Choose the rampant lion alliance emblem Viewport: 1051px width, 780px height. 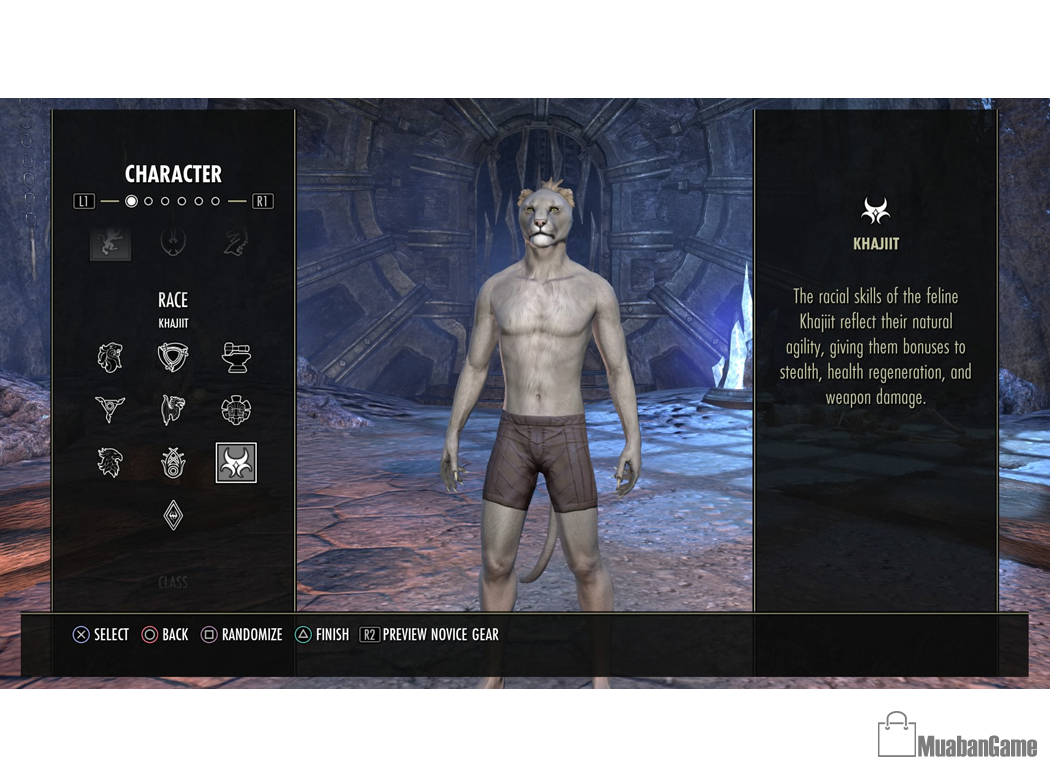pyautogui.click(x=110, y=242)
